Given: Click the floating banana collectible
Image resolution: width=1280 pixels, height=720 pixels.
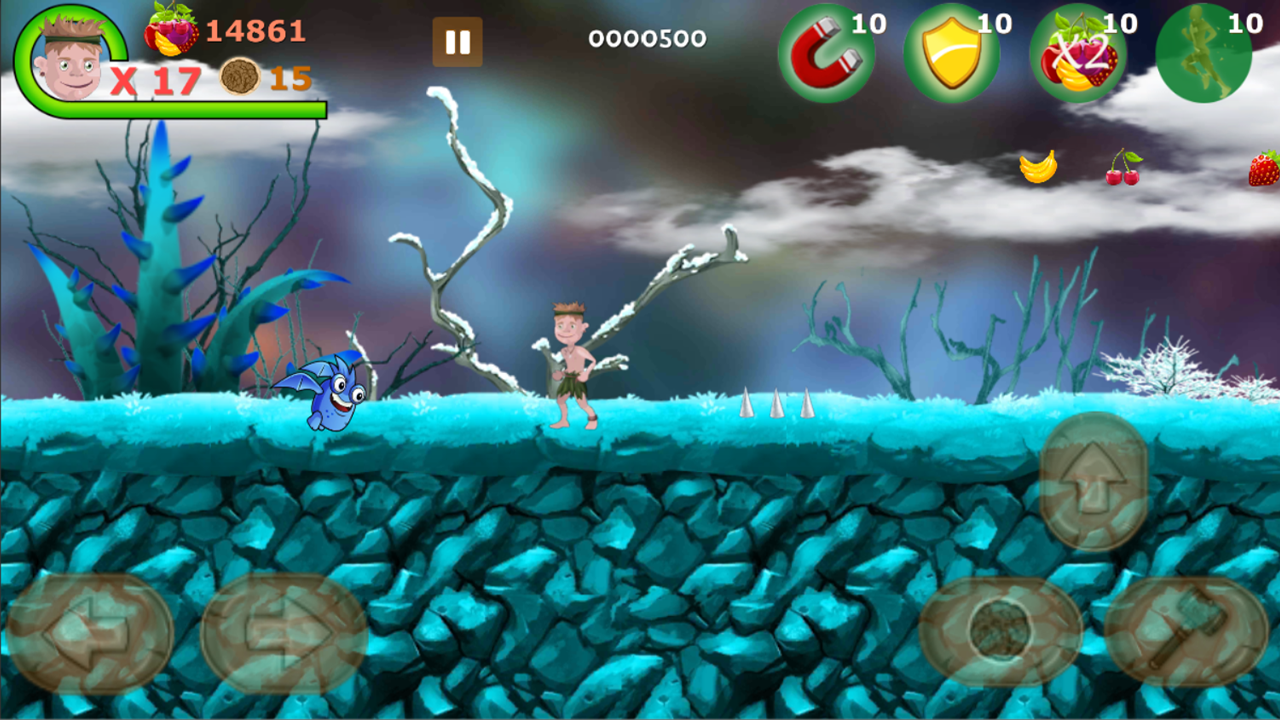Looking at the screenshot, I should click(x=1039, y=165).
